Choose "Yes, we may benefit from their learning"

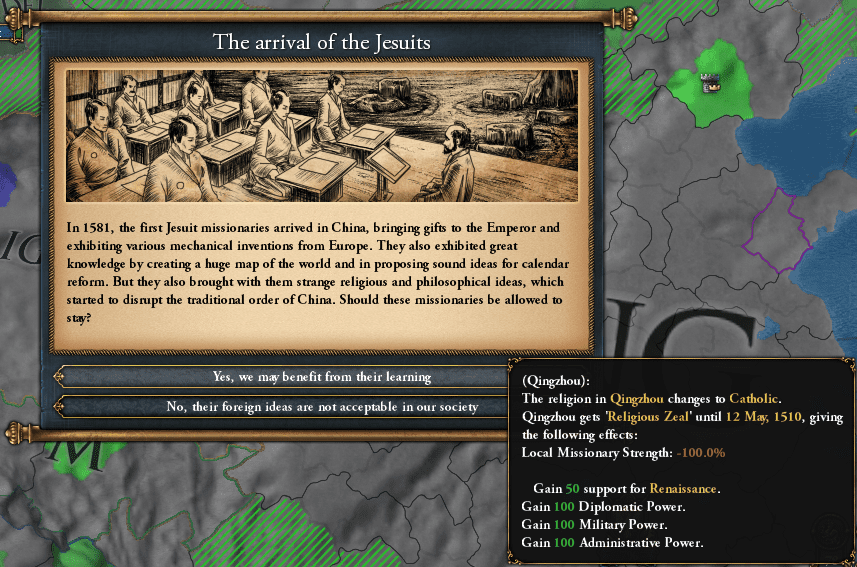click(x=321, y=377)
